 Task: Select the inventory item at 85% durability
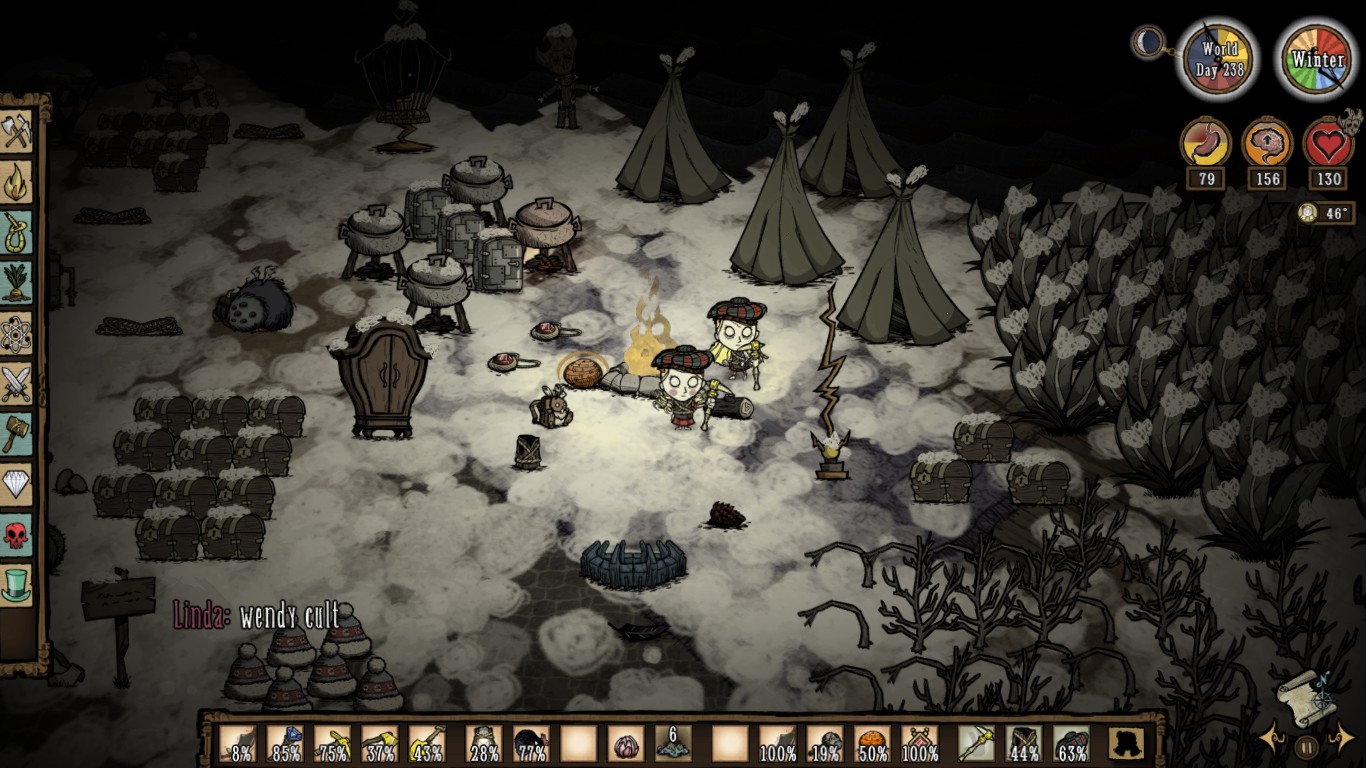pos(285,744)
